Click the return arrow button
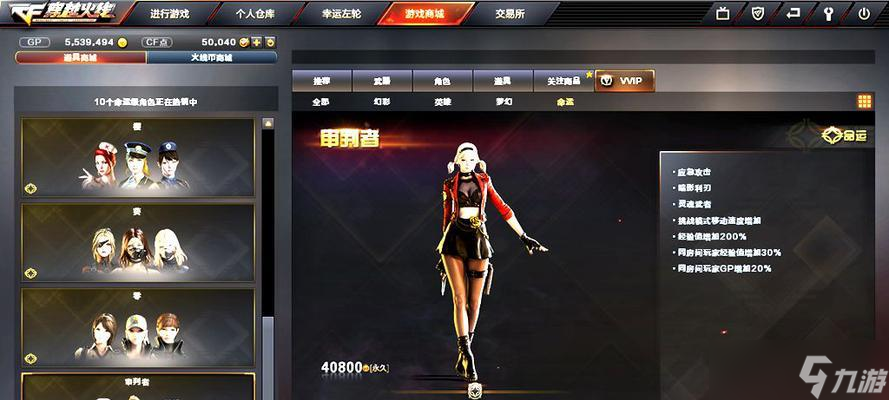889x400 pixels. [x=792, y=14]
